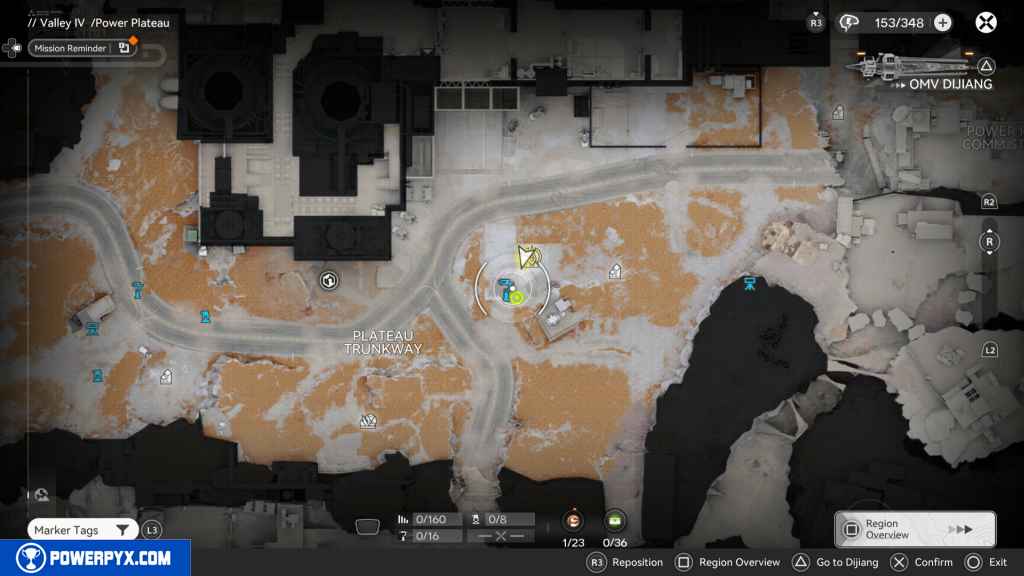1024x576 pixels.
Task: Open the Marker Tags filter
Action: [83, 529]
